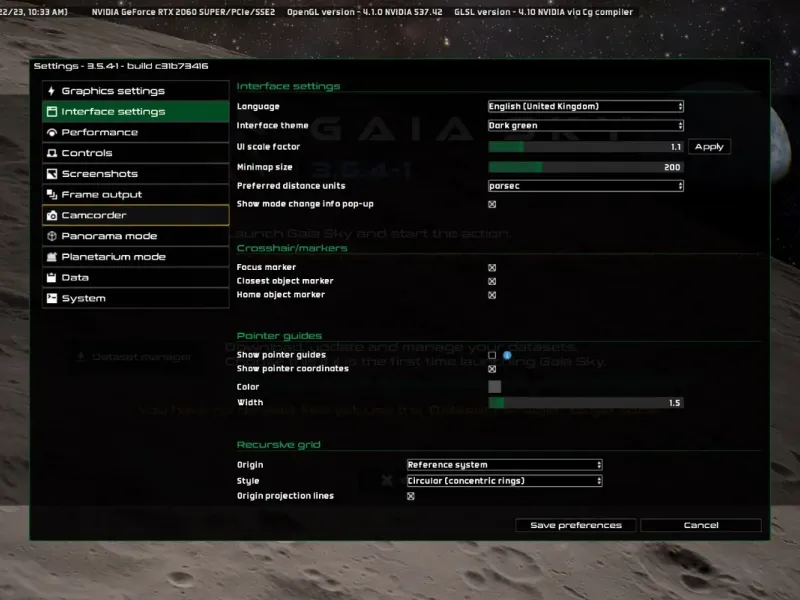Screen dimensions: 800x600
Task: Open the Preferred distance units dropdown
Action: tap(585, 186)
